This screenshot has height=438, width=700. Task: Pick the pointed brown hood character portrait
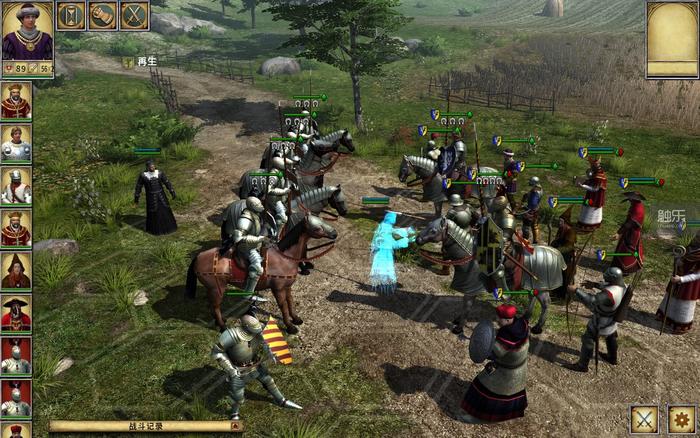click(16, 272)
